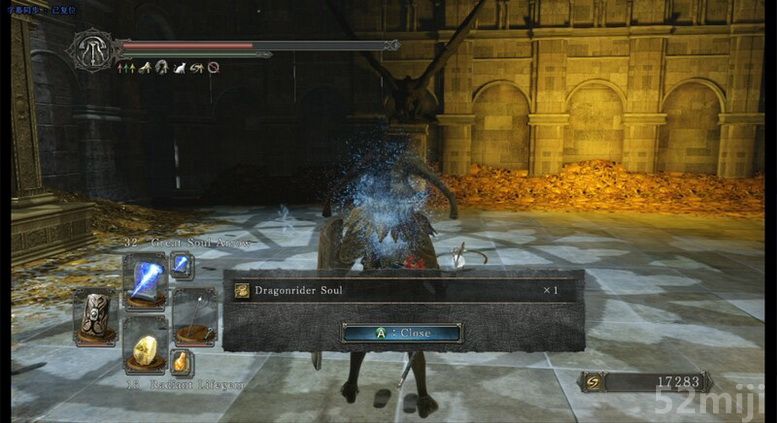Select the staff weapon slot
The image size is (777, 423).
tap(193, 315)
